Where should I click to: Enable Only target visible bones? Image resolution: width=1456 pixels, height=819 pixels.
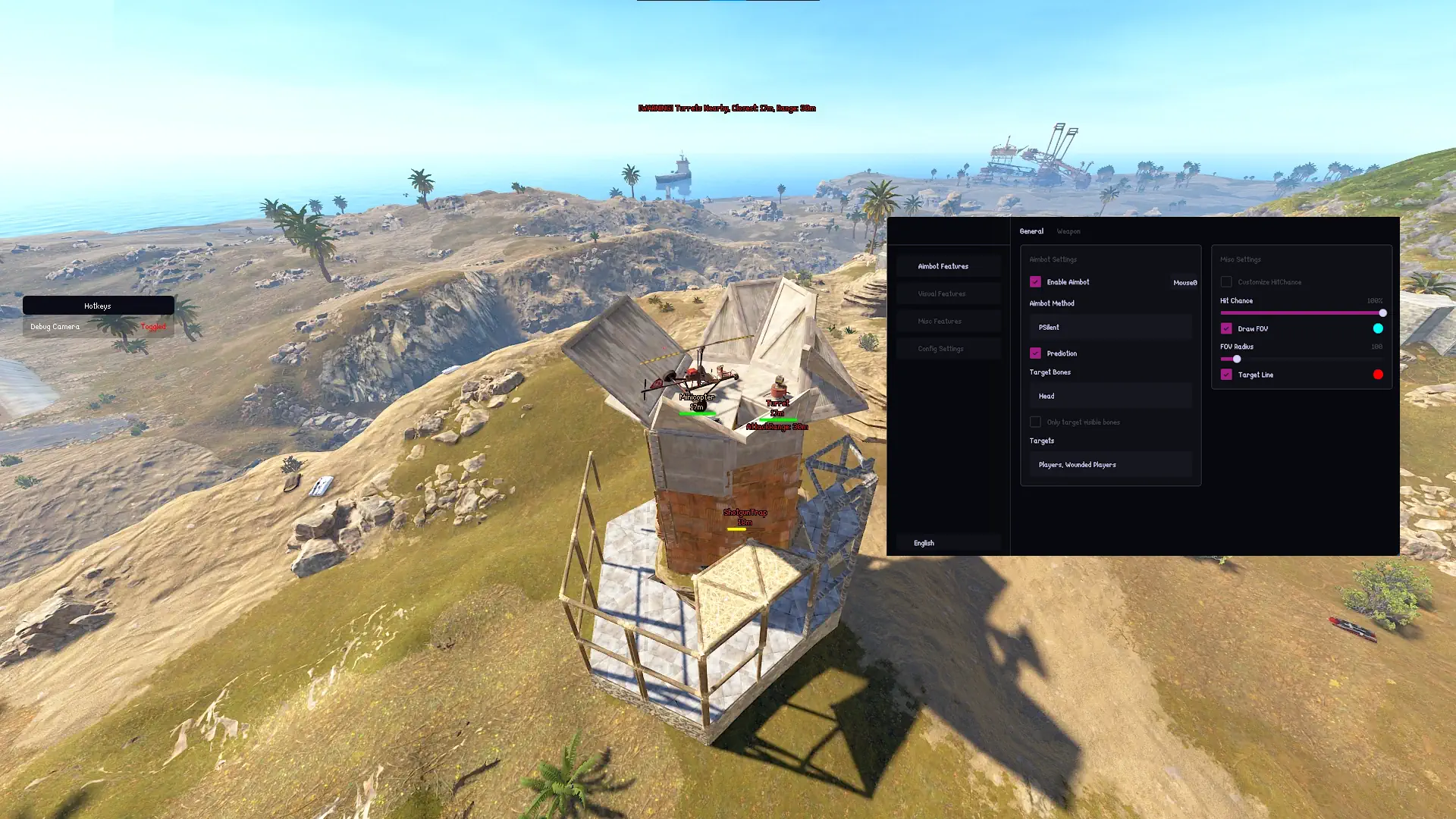tap(1035, 422)
